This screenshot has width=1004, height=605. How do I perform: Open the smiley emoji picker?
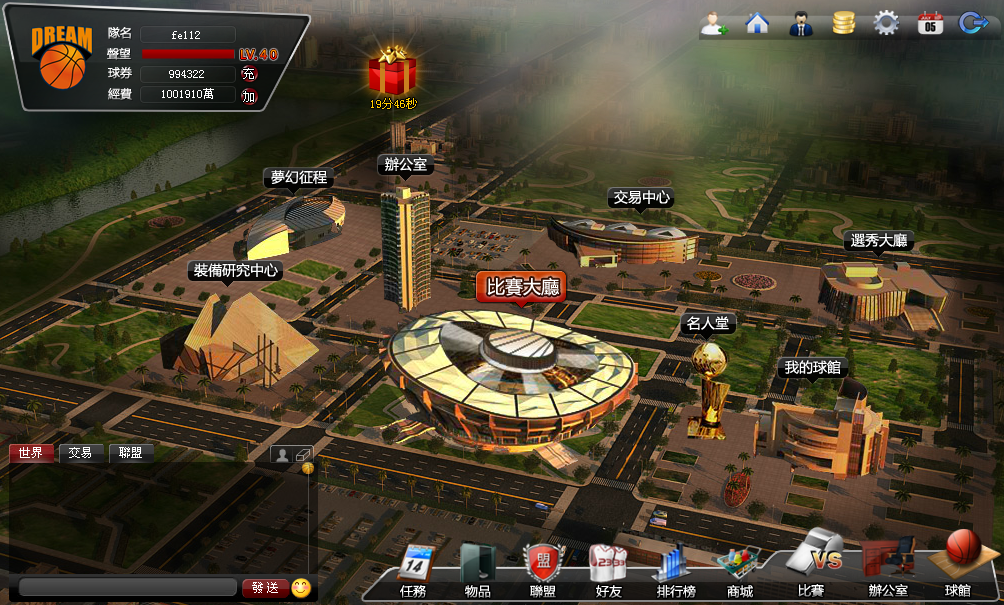[x=300, y=588]
